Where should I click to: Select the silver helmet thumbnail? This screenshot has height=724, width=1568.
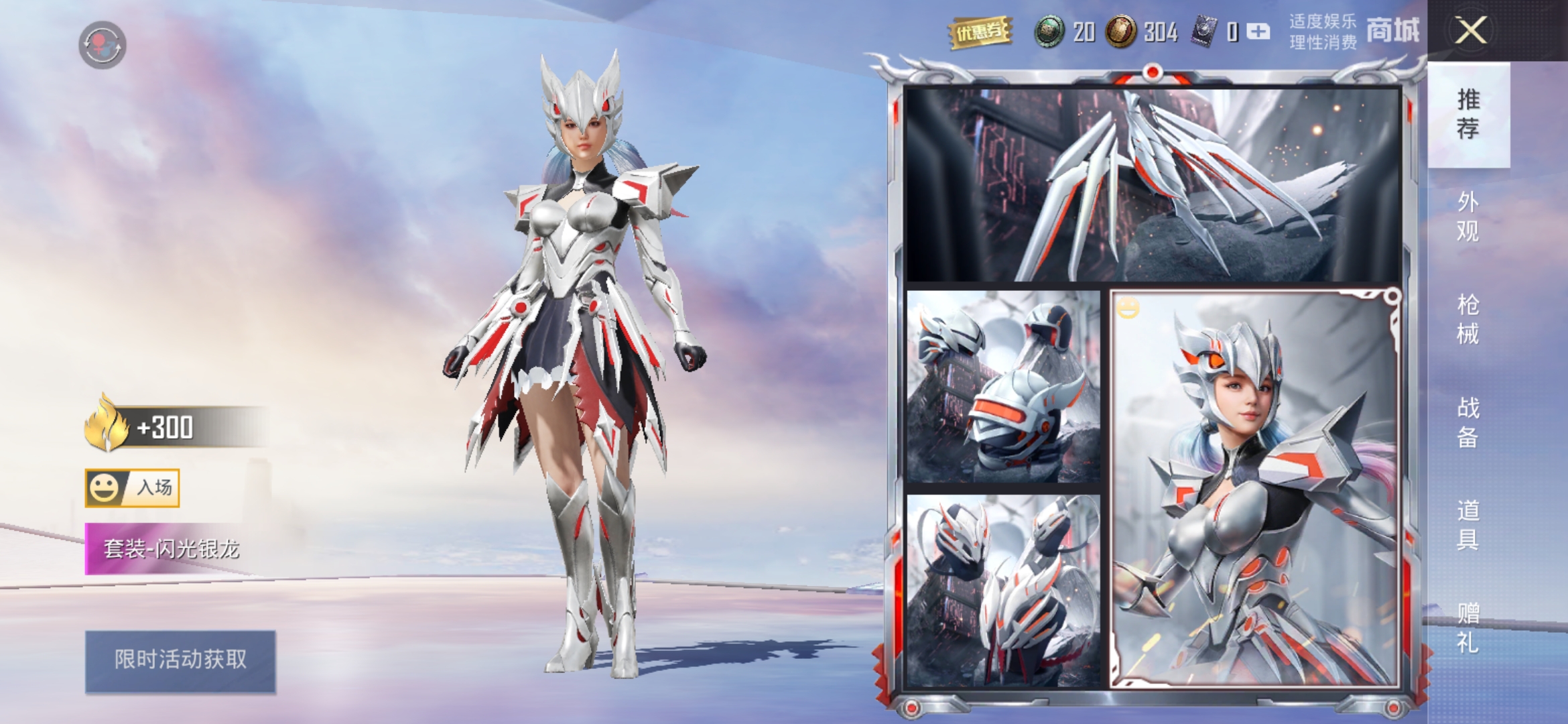tap(1002, 386)
